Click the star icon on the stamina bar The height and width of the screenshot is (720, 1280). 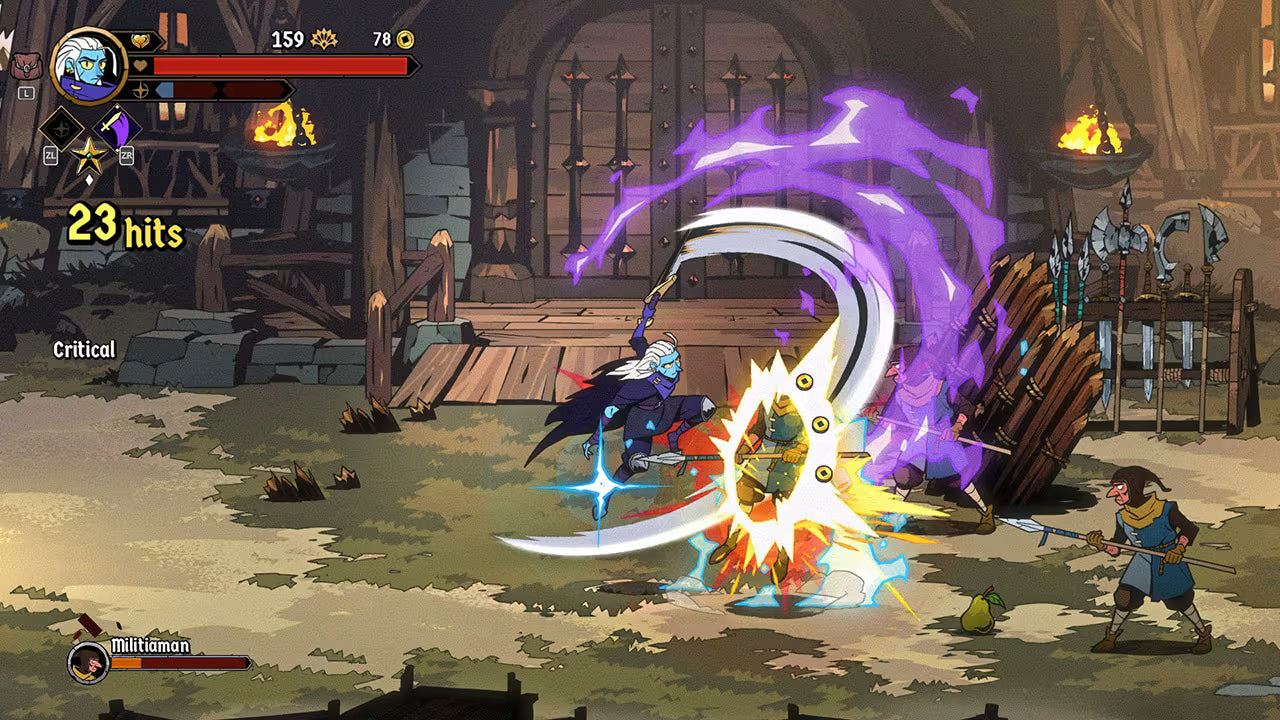tap(142, 90)
